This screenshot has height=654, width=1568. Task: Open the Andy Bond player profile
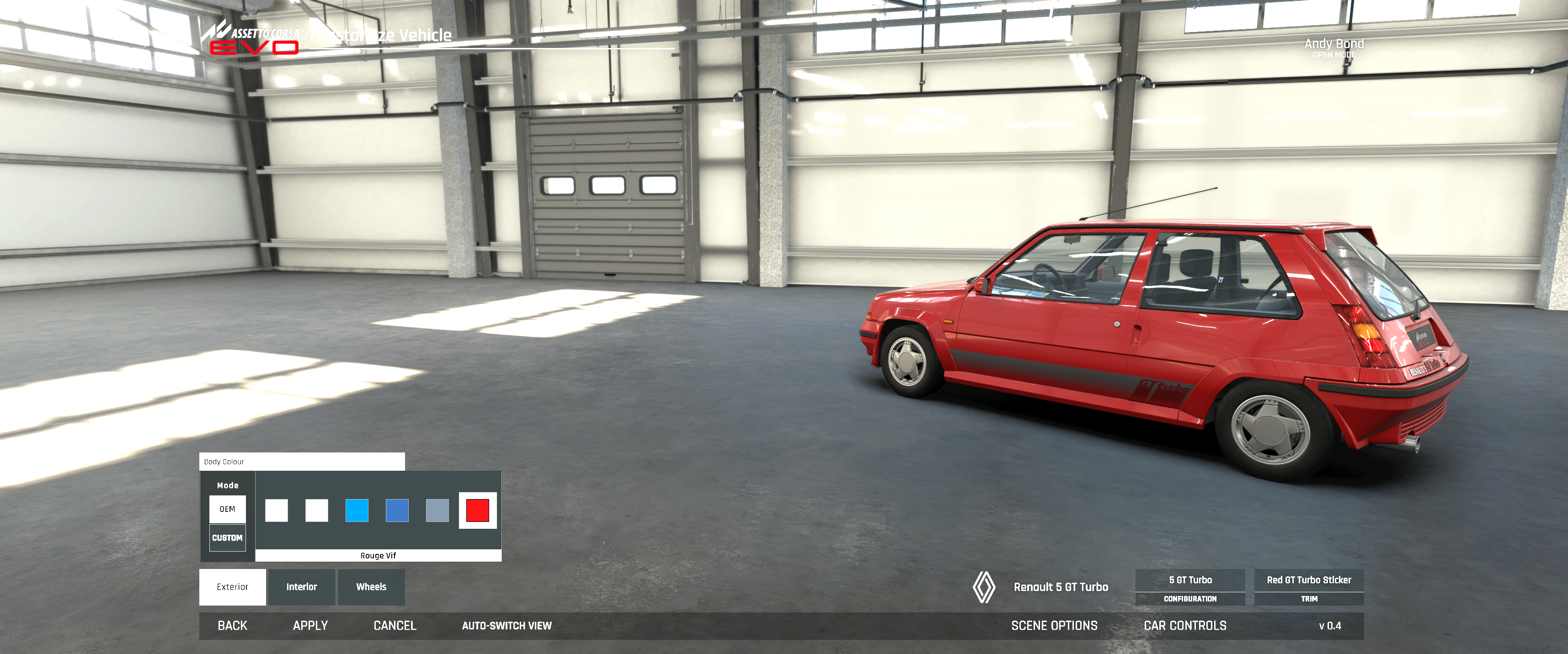click(1333, 46)
